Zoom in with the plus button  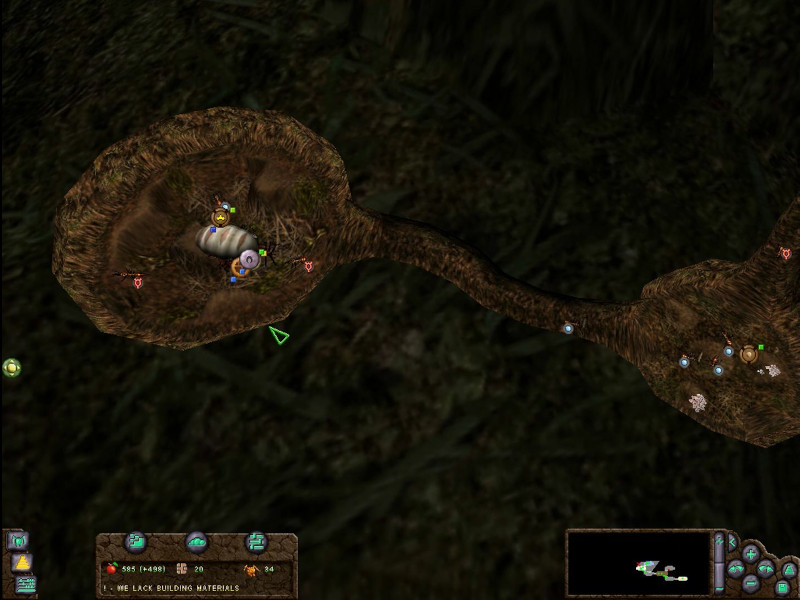[x=750, y=553]
